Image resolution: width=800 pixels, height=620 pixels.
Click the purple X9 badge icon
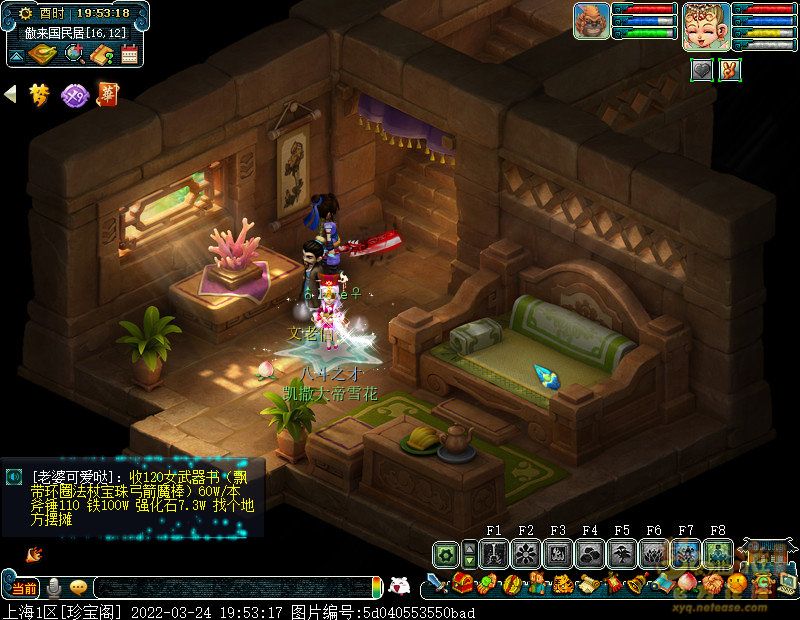point(74,95)
